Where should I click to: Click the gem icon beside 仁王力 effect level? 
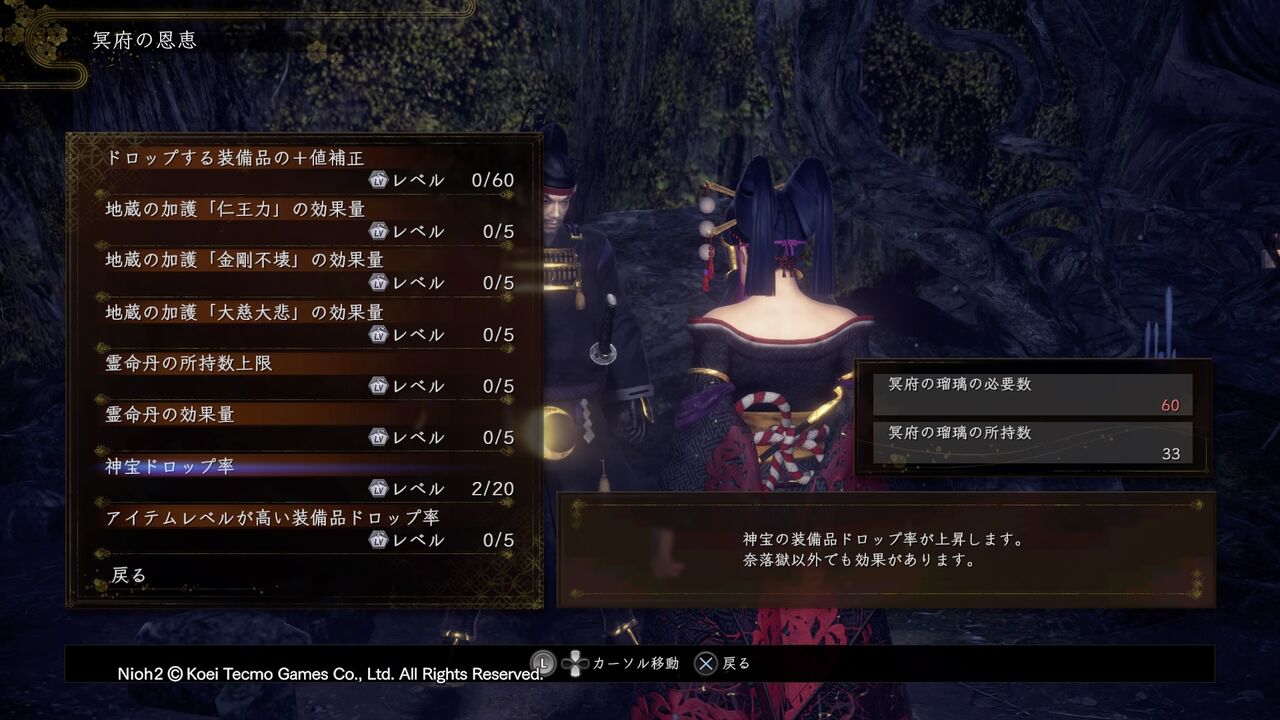click(378, 231)
